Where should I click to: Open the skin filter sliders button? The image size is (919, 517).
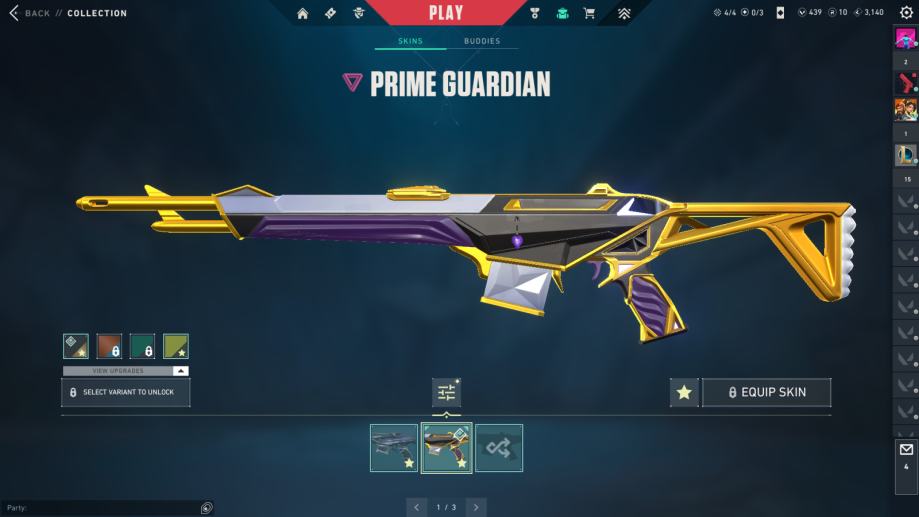[446, 393]
